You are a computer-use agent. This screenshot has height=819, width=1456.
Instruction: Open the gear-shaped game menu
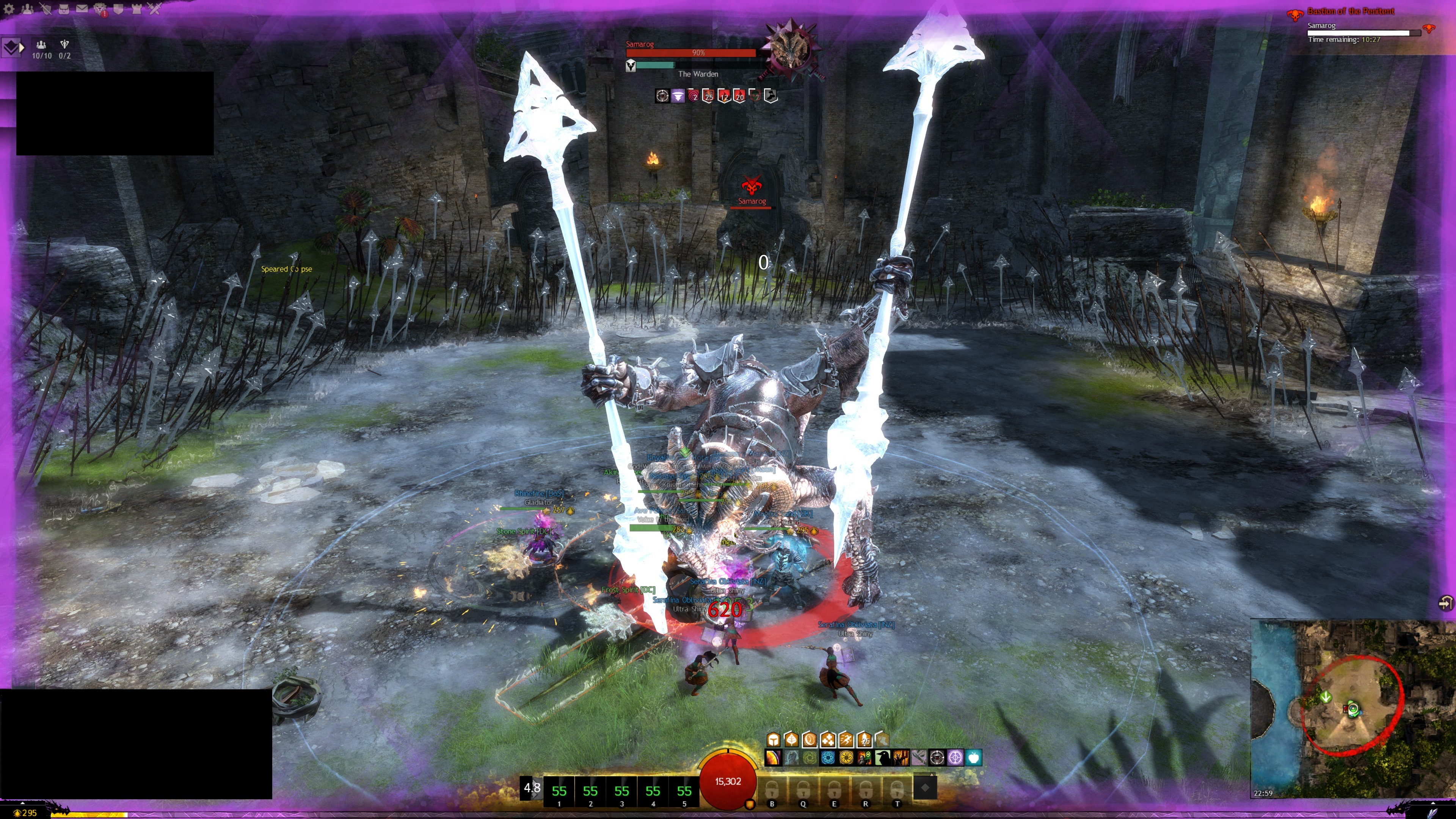coord(9,8)
